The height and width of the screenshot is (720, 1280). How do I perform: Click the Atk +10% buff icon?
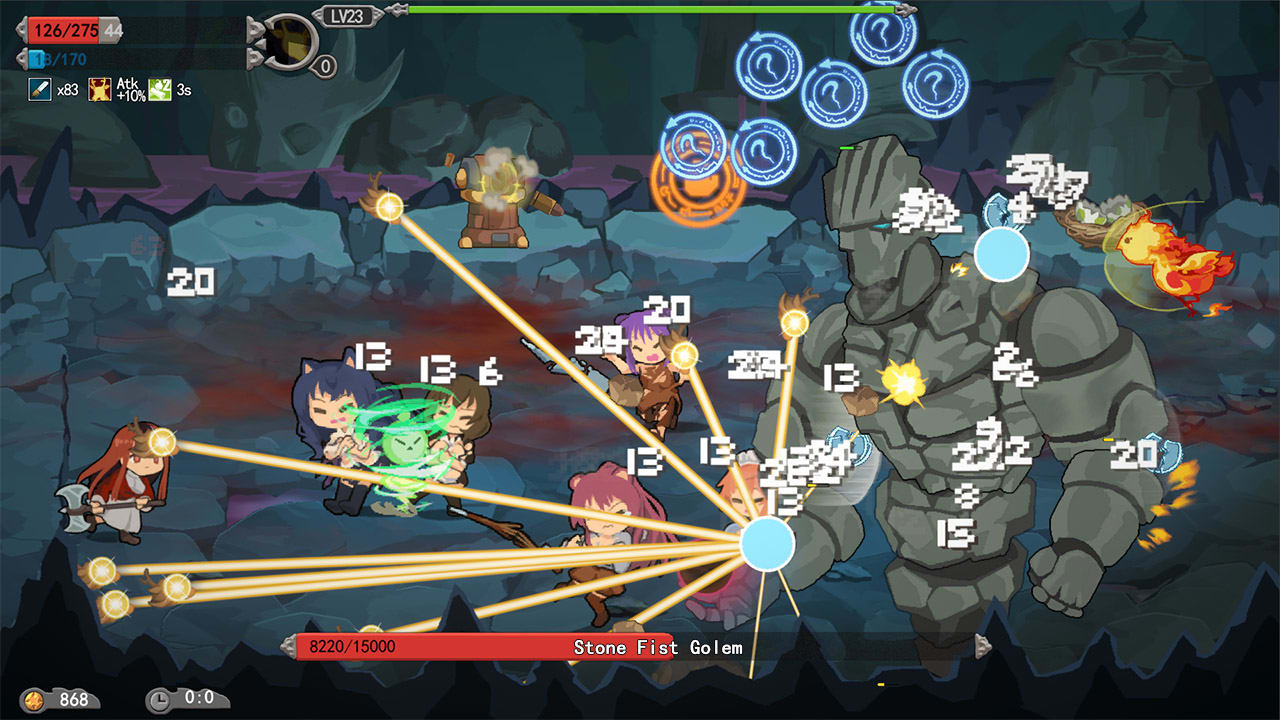[x=100, y=89]
